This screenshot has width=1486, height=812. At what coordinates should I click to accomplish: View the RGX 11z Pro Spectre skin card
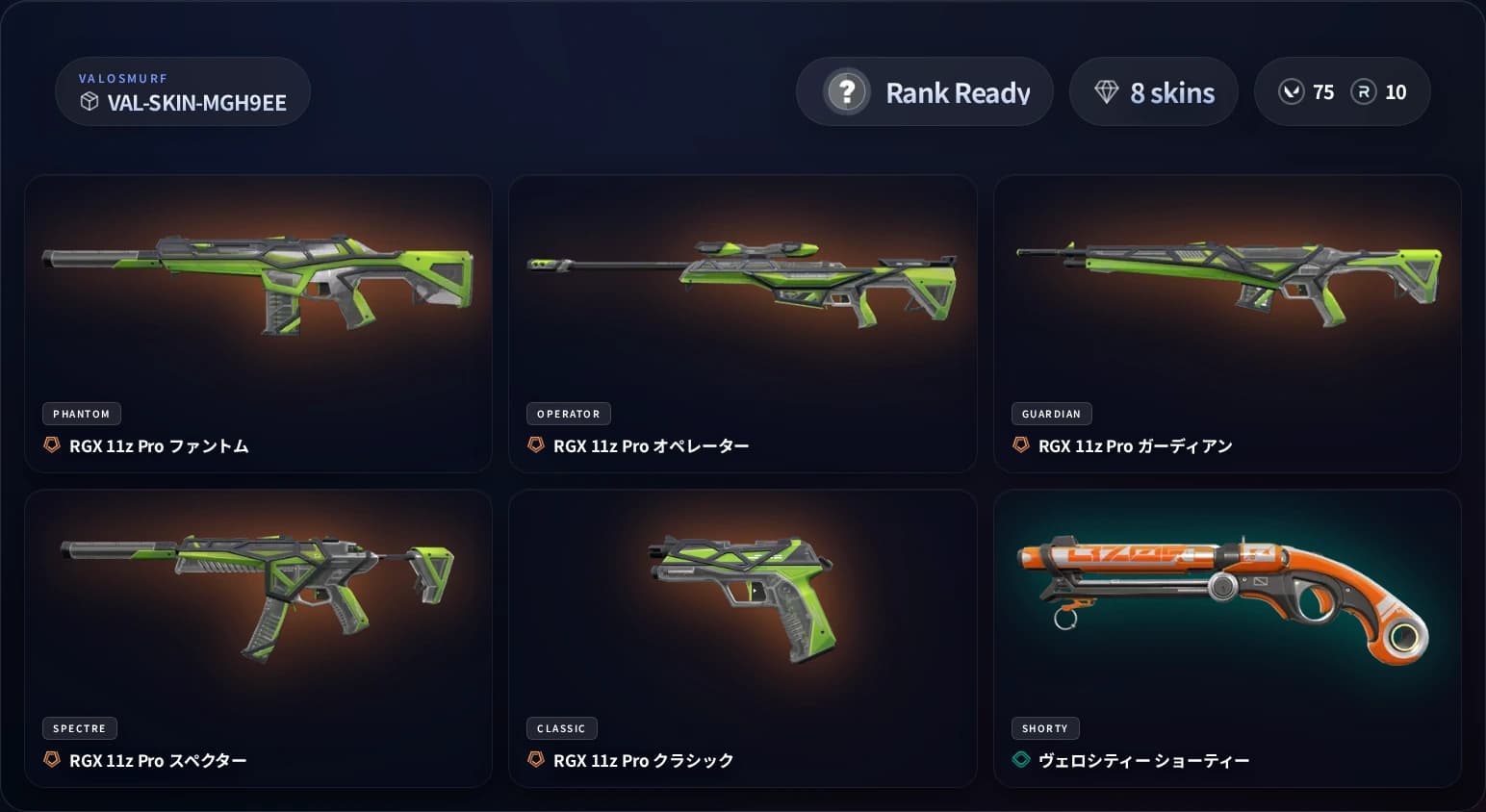pos(258,638)
